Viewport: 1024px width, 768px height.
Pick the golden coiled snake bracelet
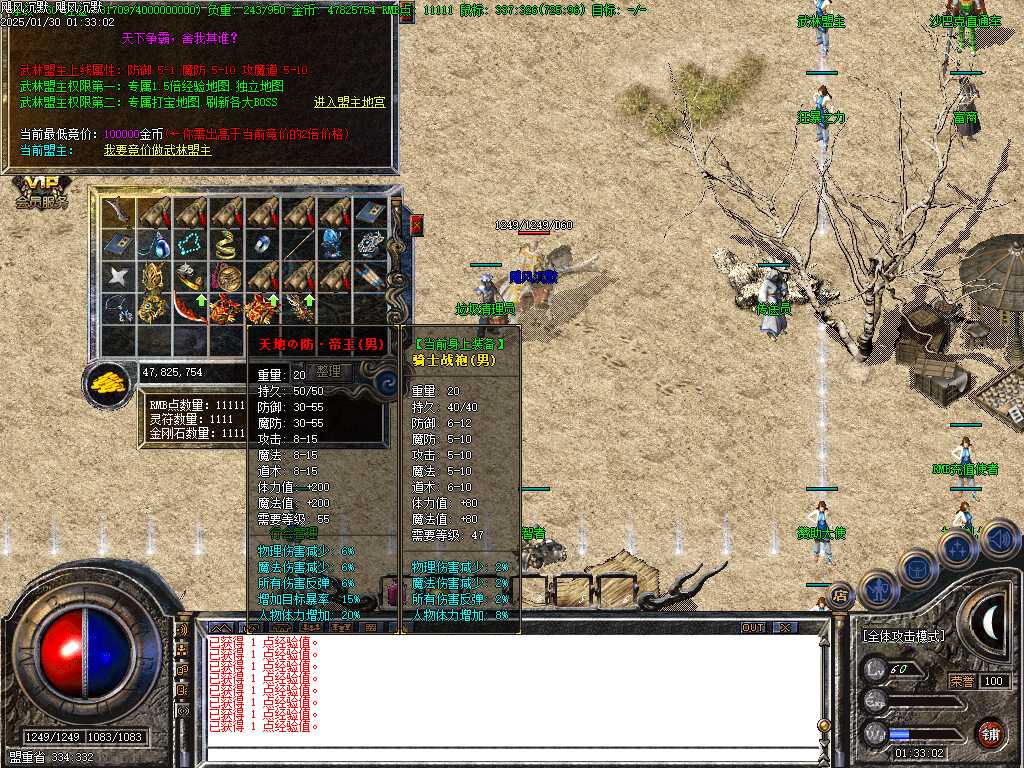[225, 243]
